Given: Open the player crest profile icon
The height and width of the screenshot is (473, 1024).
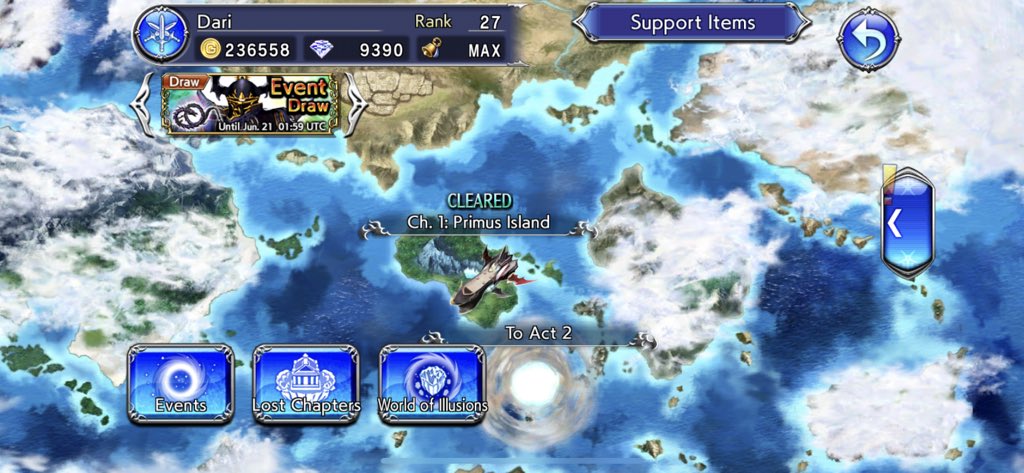Looking at the screenshot, I should click(162, 34).
